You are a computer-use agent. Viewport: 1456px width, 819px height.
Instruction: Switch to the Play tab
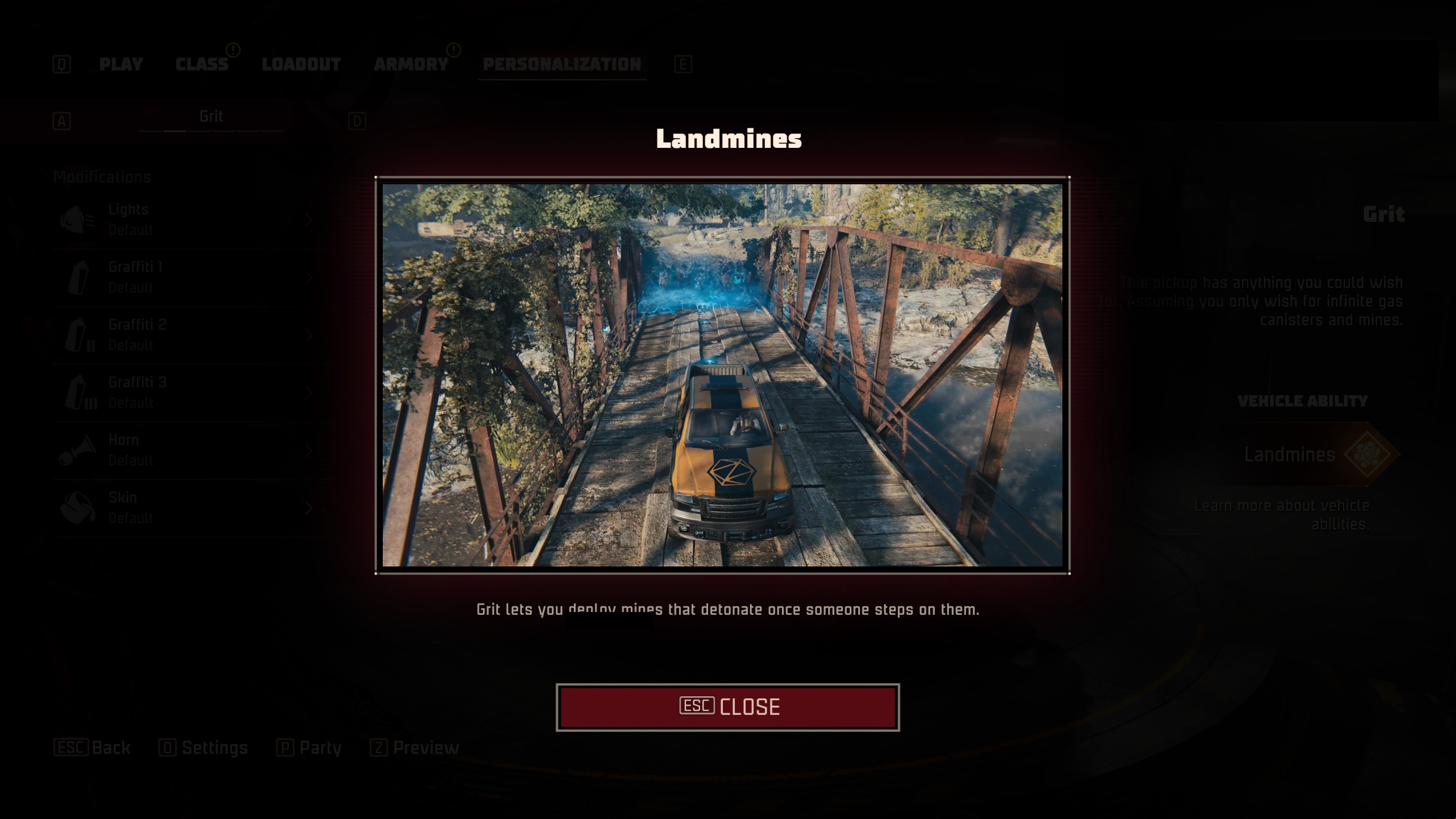coord(121,64)
